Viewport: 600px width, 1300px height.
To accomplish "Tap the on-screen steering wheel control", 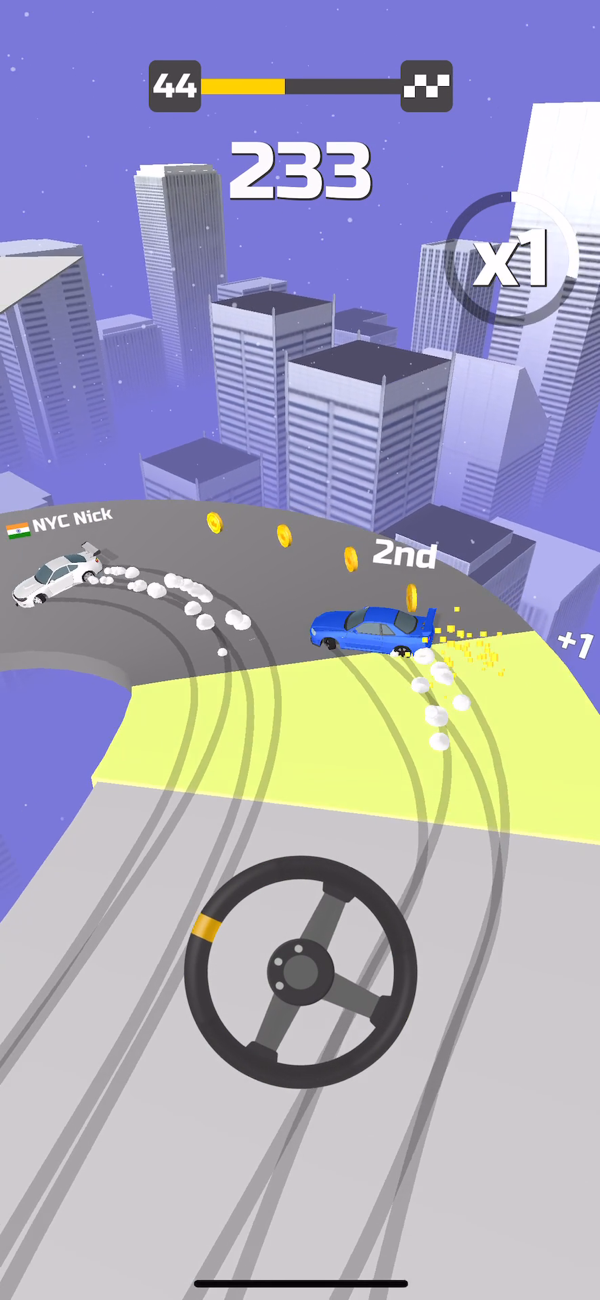I will (x=300, y=970).
